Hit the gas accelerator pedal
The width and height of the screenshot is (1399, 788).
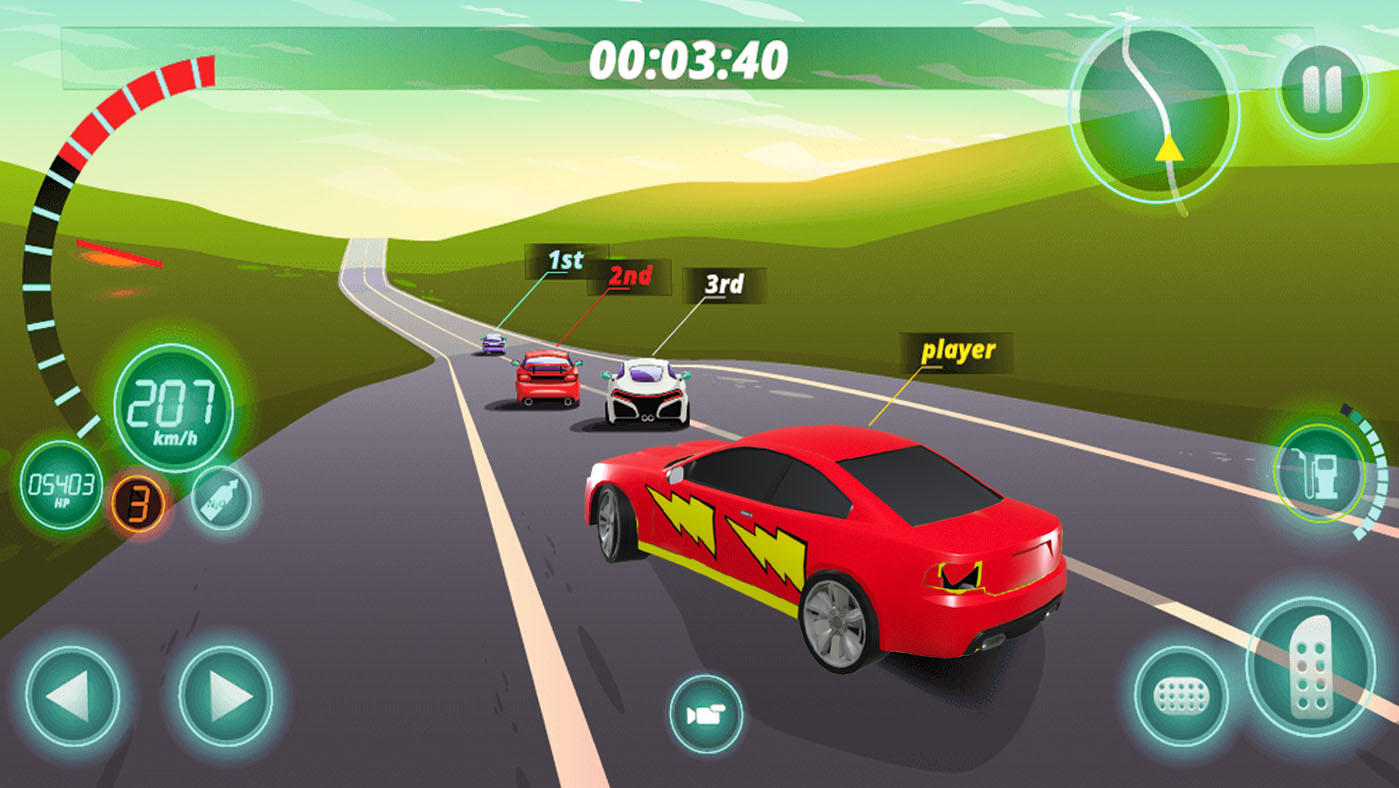tap(1310, 667)
